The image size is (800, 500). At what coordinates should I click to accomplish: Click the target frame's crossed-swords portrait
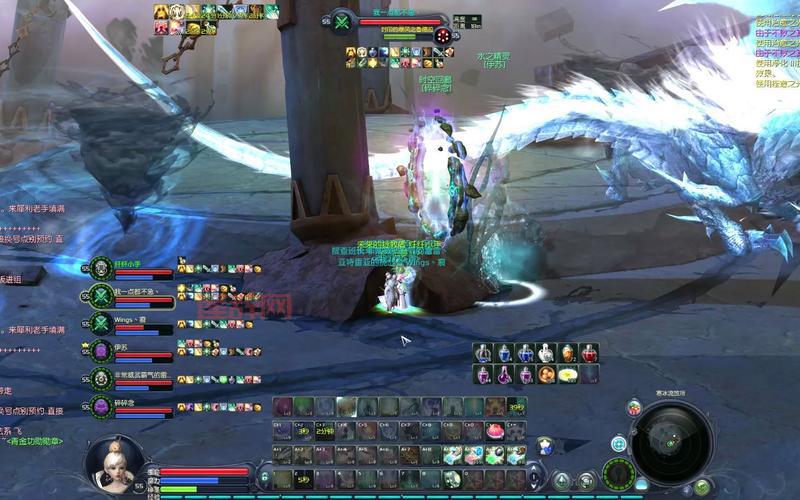342,21
